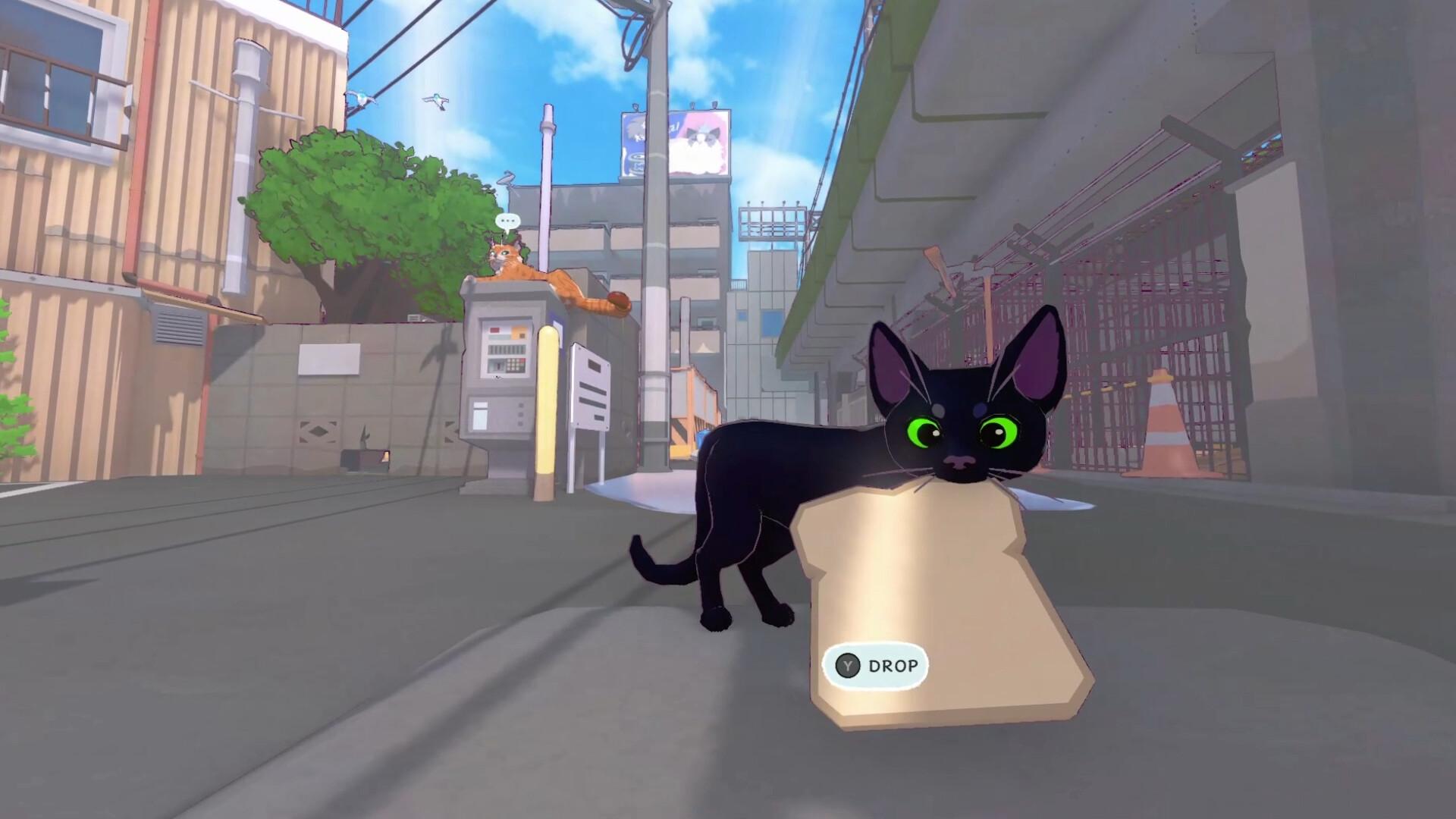The image size is (1456, 819).
Task: Select the bird flying in the sky
Action: click(438, 101)
